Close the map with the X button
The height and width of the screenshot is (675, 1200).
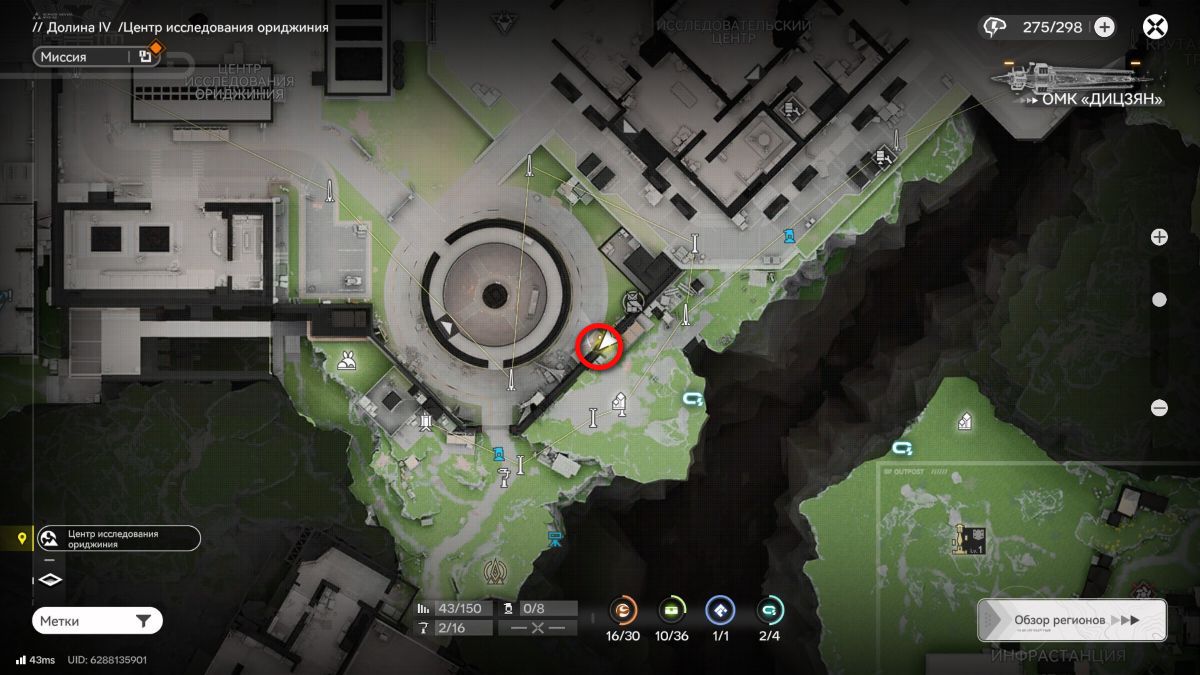(1156, 27)
